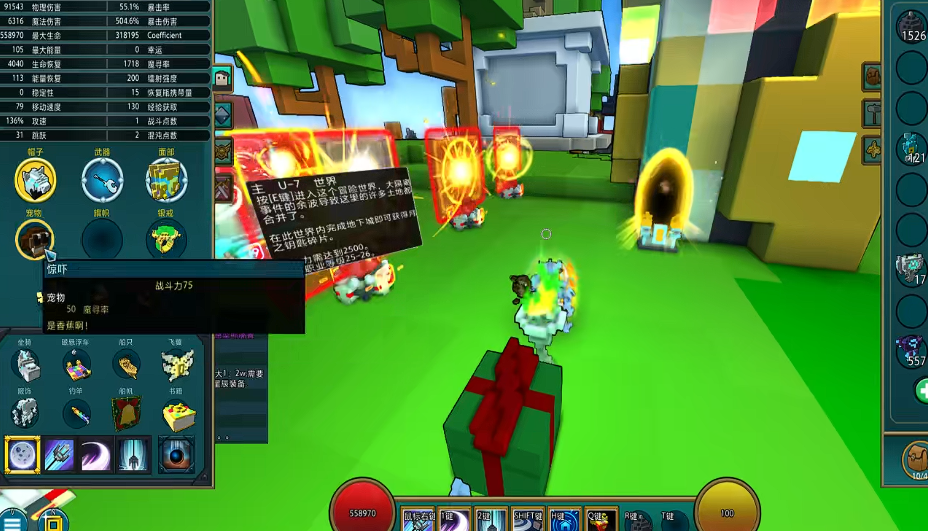The height and width of the screenshot is (531, 928).
Task: Select the trident skill icon
Action: point(60,455)
